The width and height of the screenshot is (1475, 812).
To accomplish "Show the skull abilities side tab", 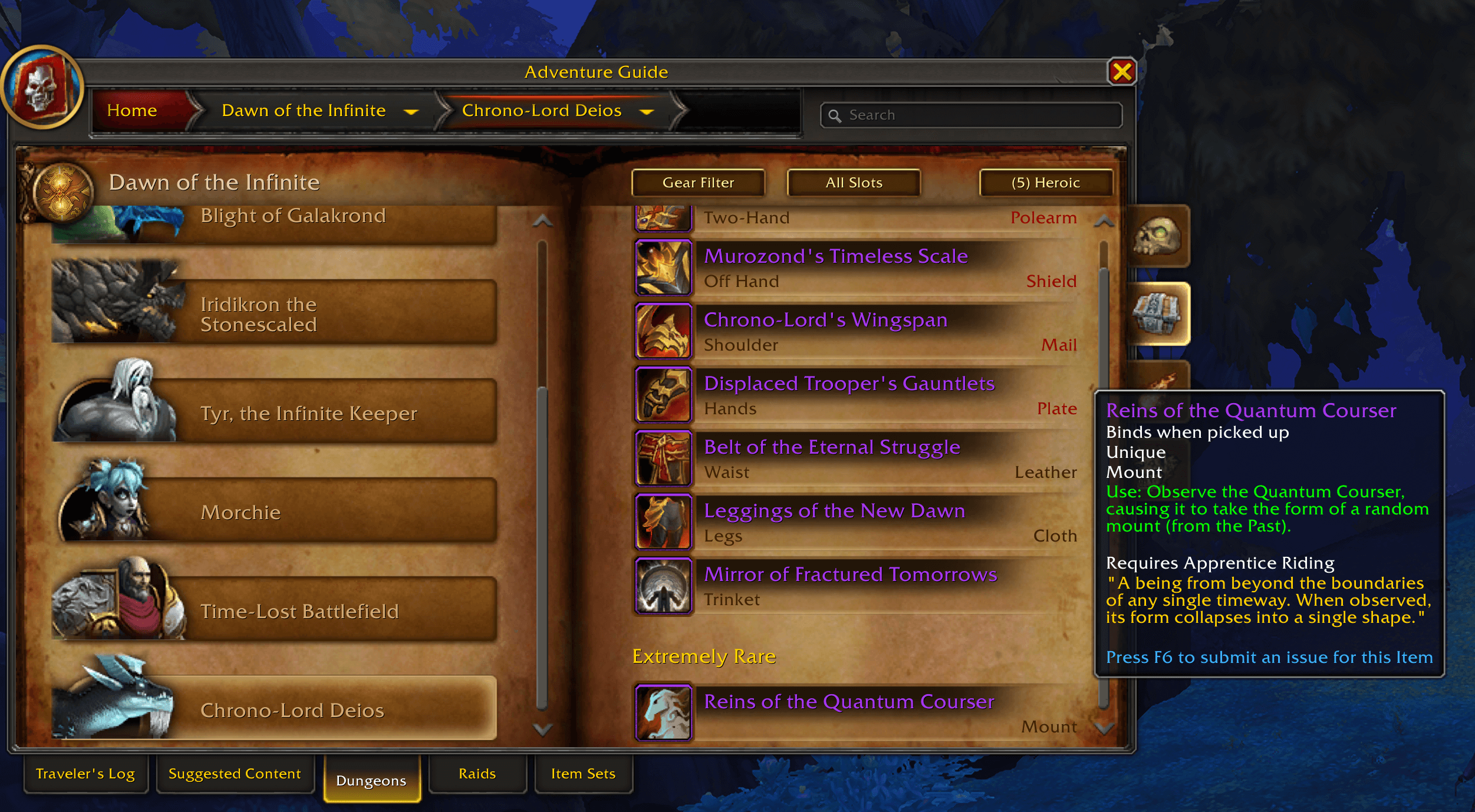I will [1157, 237].
